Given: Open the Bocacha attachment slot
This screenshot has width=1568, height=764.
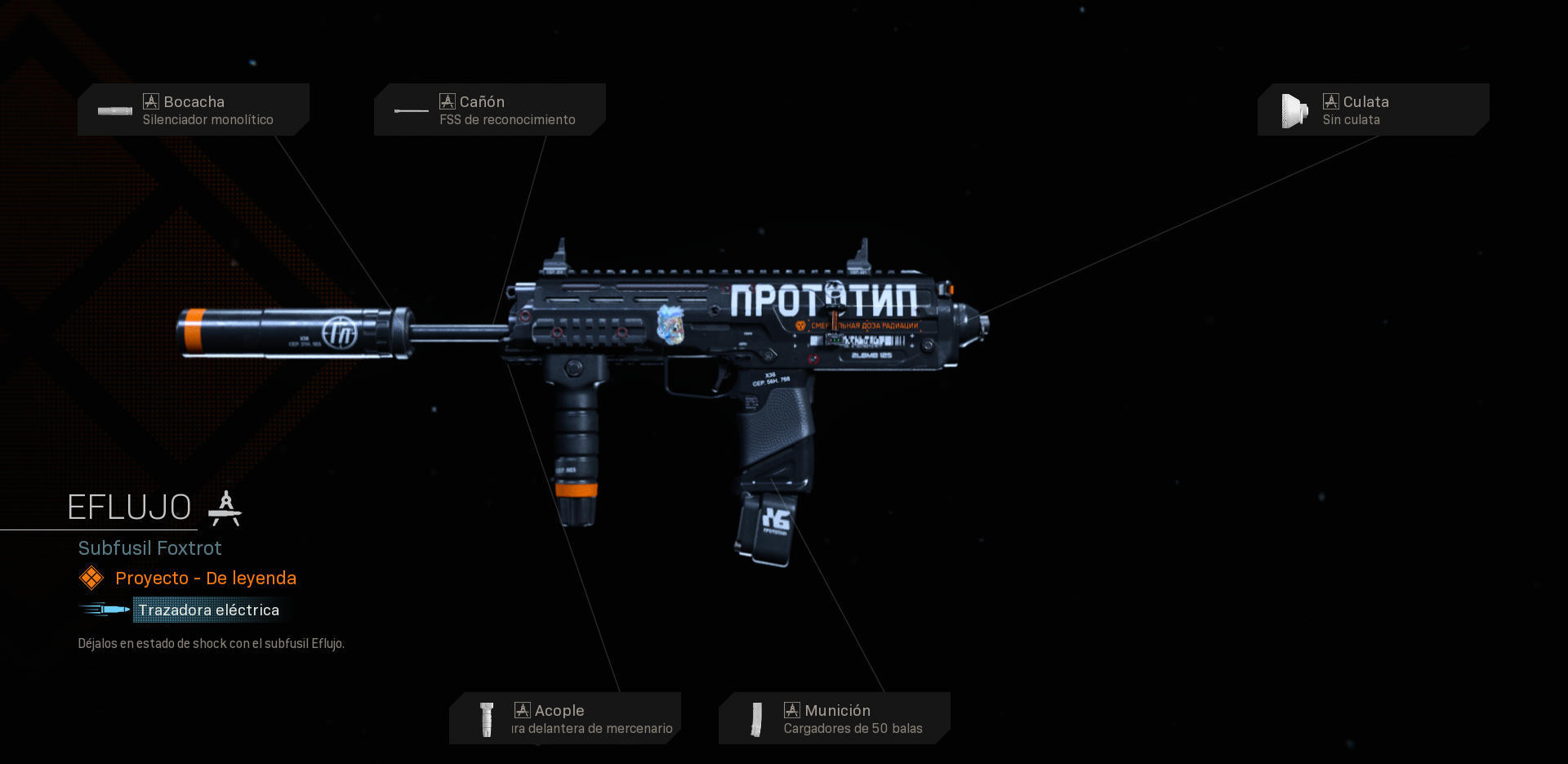Looking at the screenshot, I should coord(193,109).
